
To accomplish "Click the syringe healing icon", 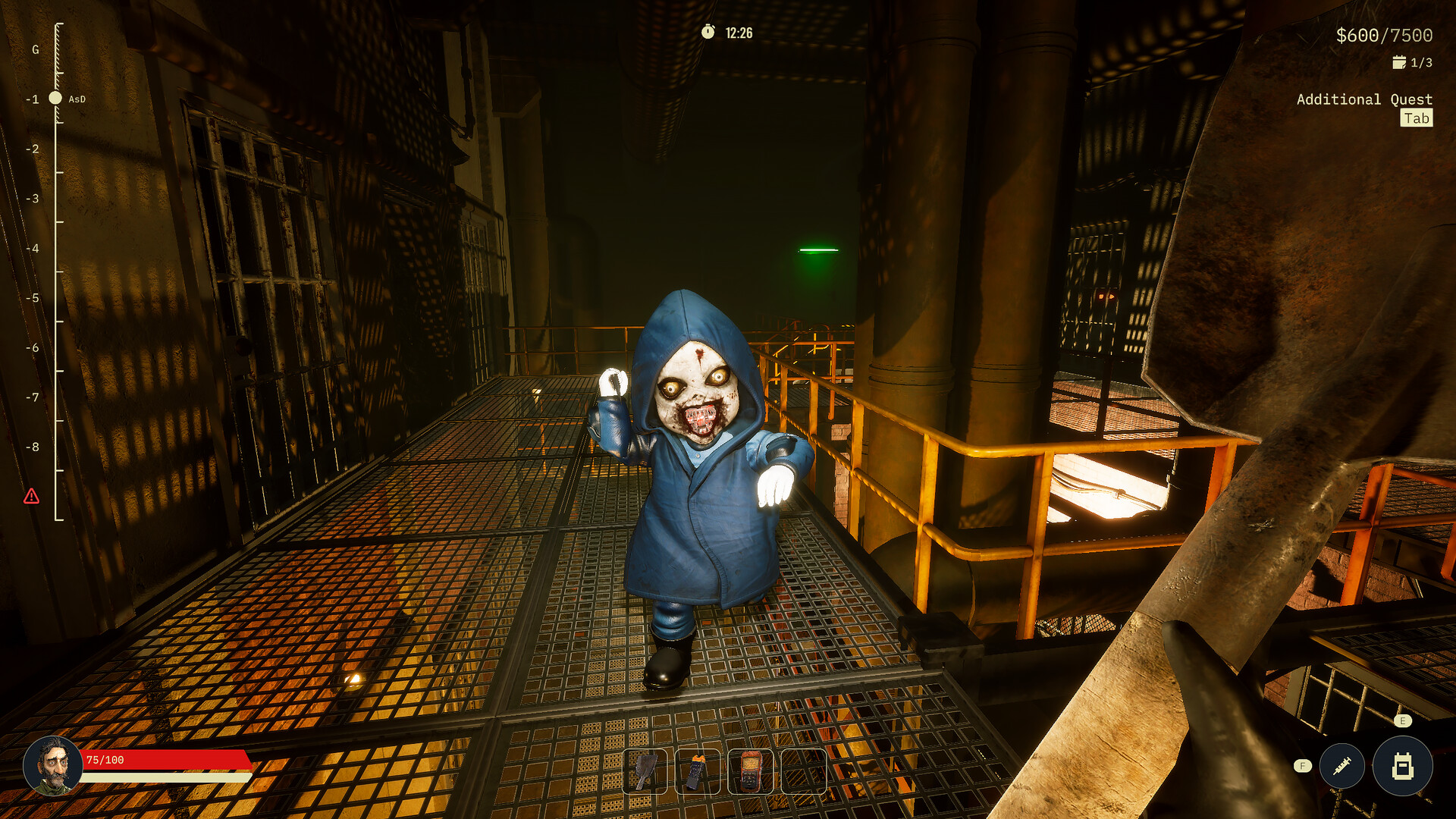I will point(1341,767).
